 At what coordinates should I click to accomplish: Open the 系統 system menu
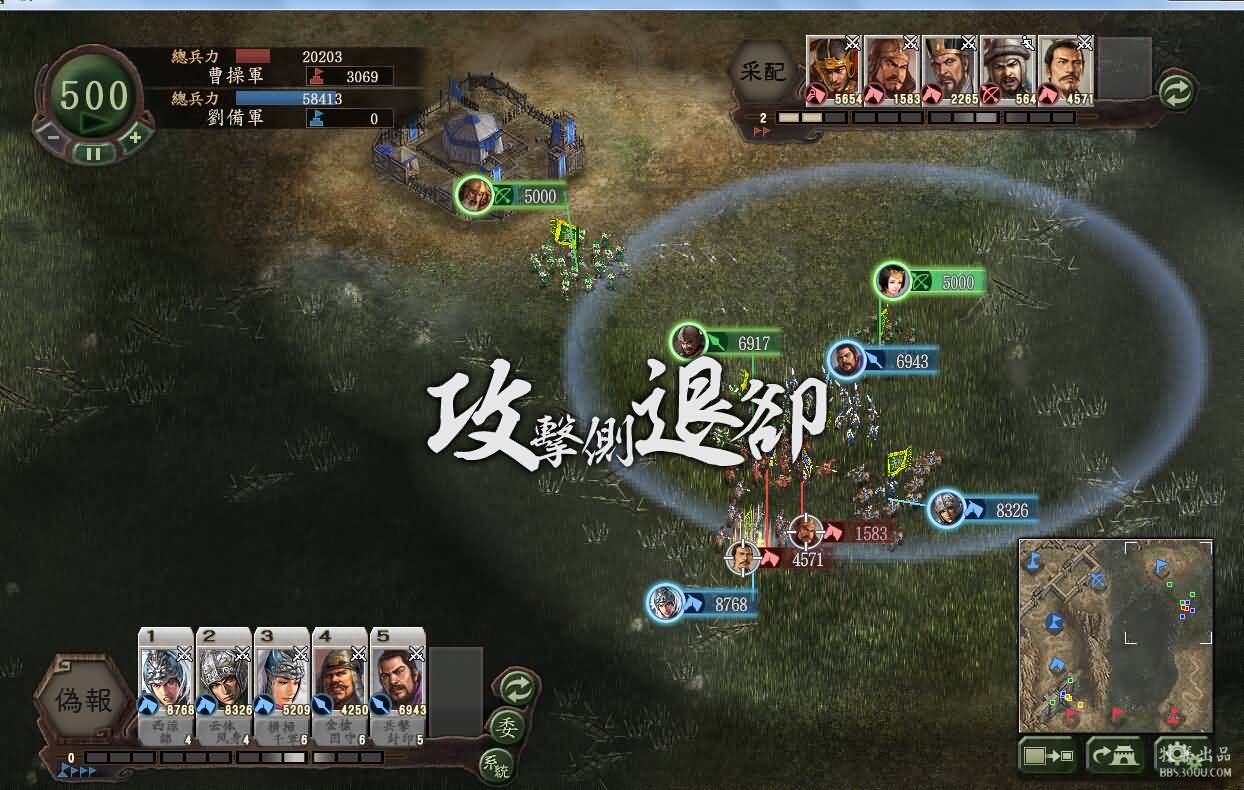496,765
